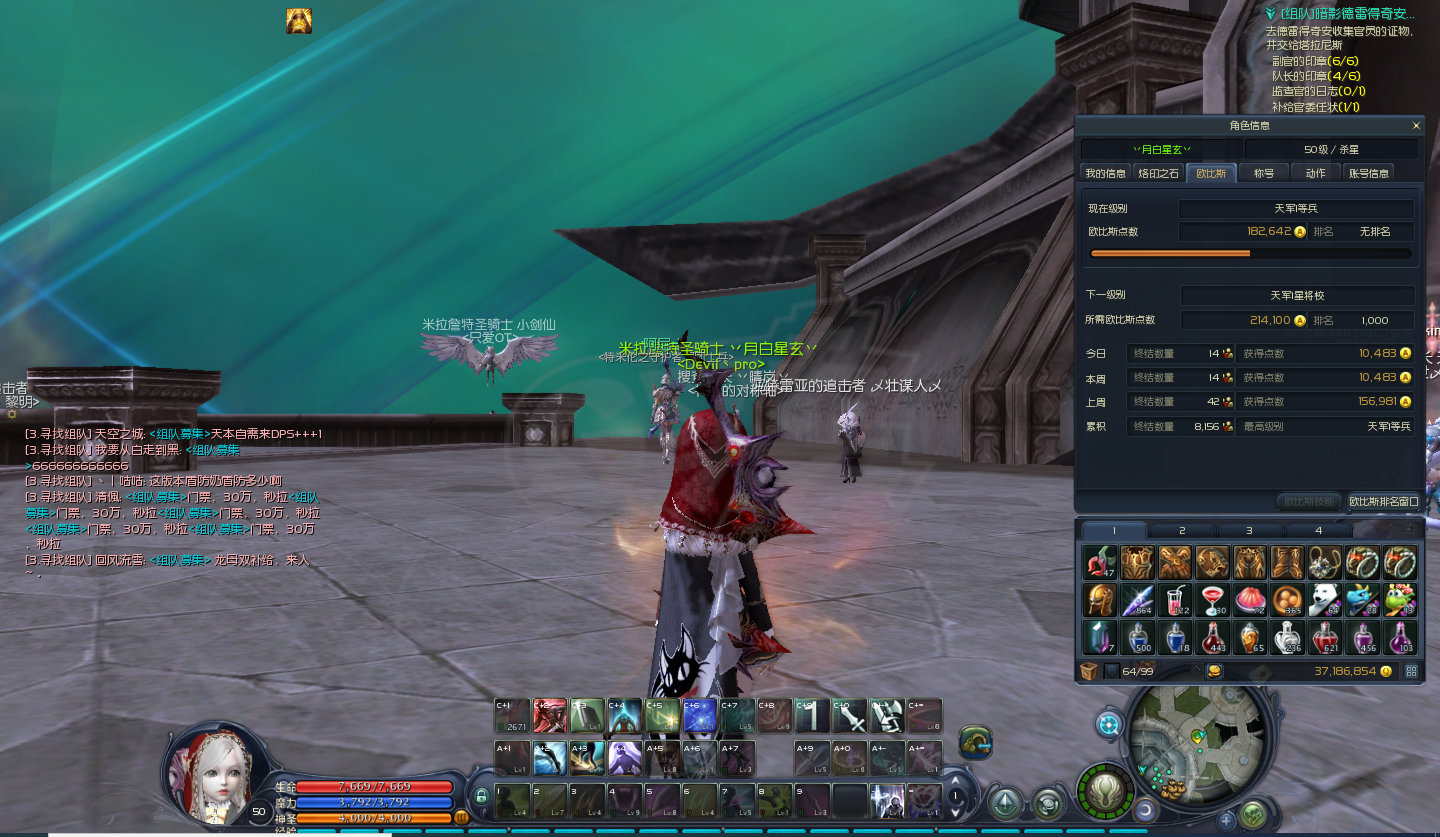This screenshot has width=1440, height=837.
Task: Open inventory bag tab 4
Action: click(x=1318, y=530)
